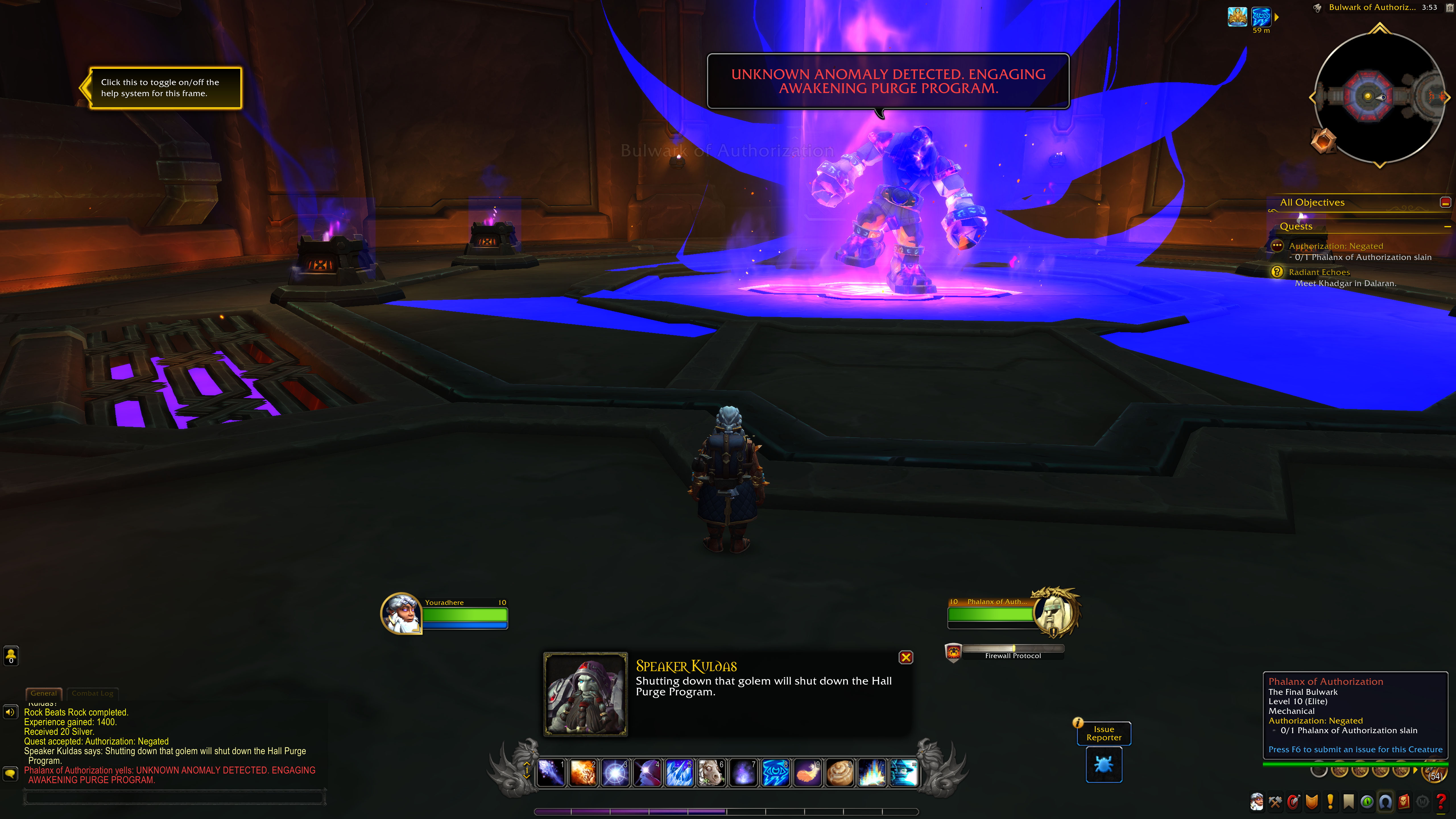Image resolution: width=1456 pixels, height=819 pixels.
Task: Cast the Fire Blast spell in slot 2
Action: (x=582, y=773)
